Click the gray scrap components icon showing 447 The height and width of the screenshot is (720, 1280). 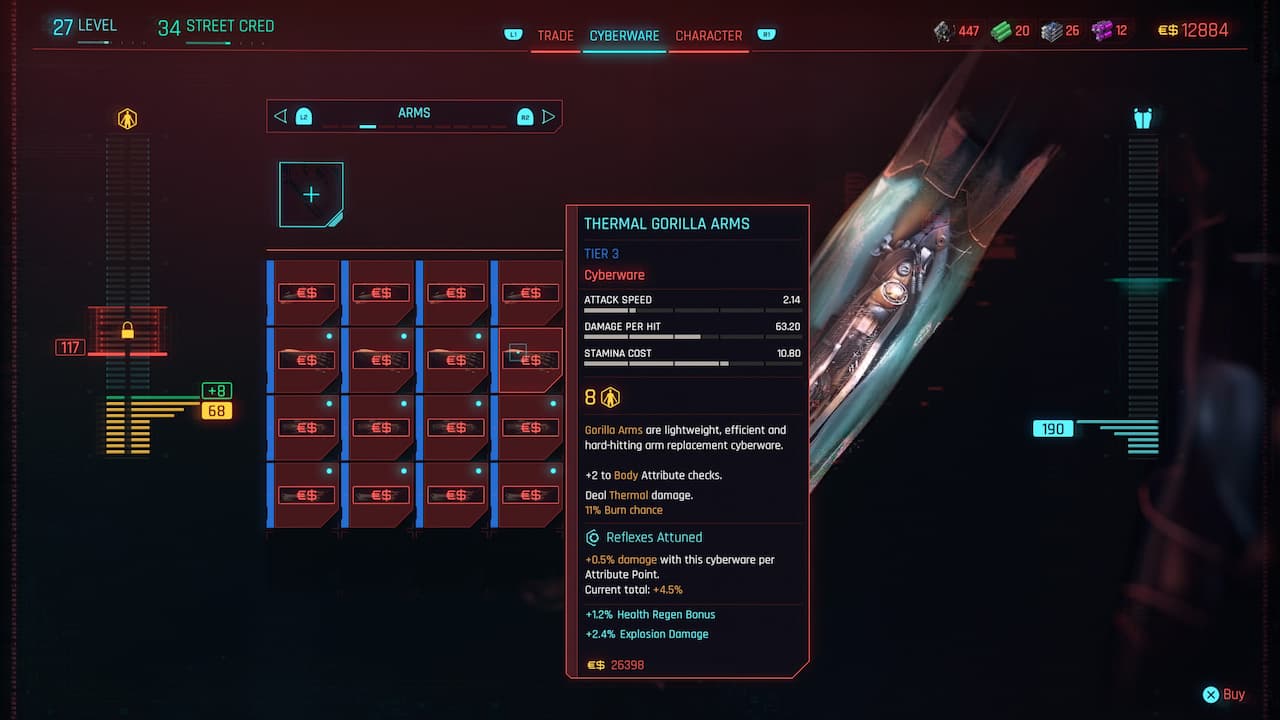[x=941, y=30]
